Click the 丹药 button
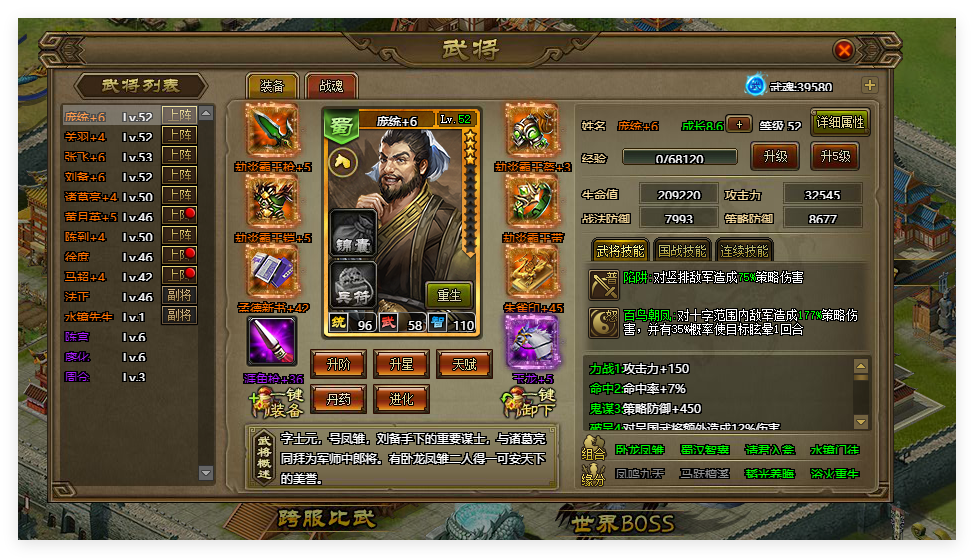This screenshot has width=974, height=558. (x=338, y=398)
